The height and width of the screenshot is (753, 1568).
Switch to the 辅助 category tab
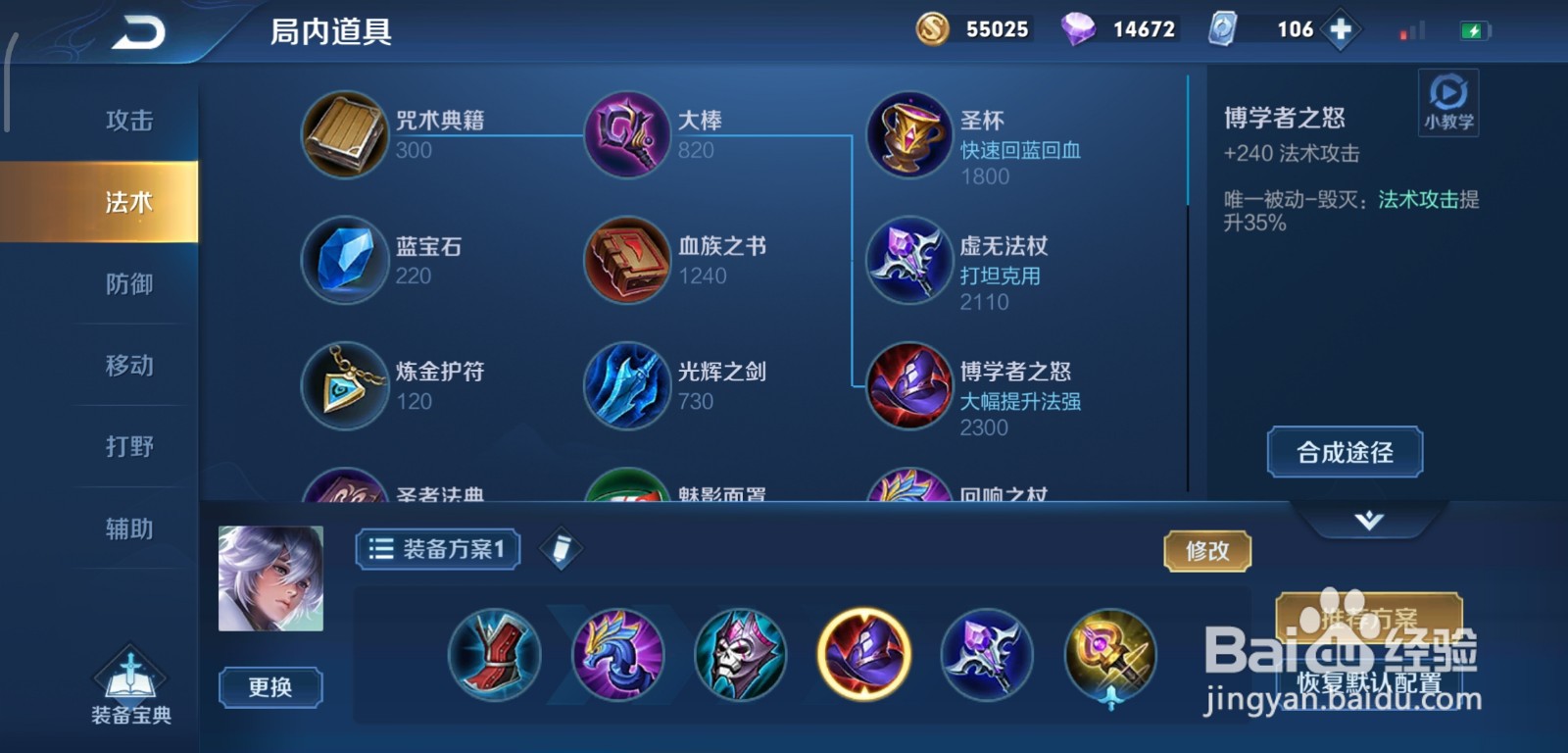pyautogui.click(x=128, y=527)
